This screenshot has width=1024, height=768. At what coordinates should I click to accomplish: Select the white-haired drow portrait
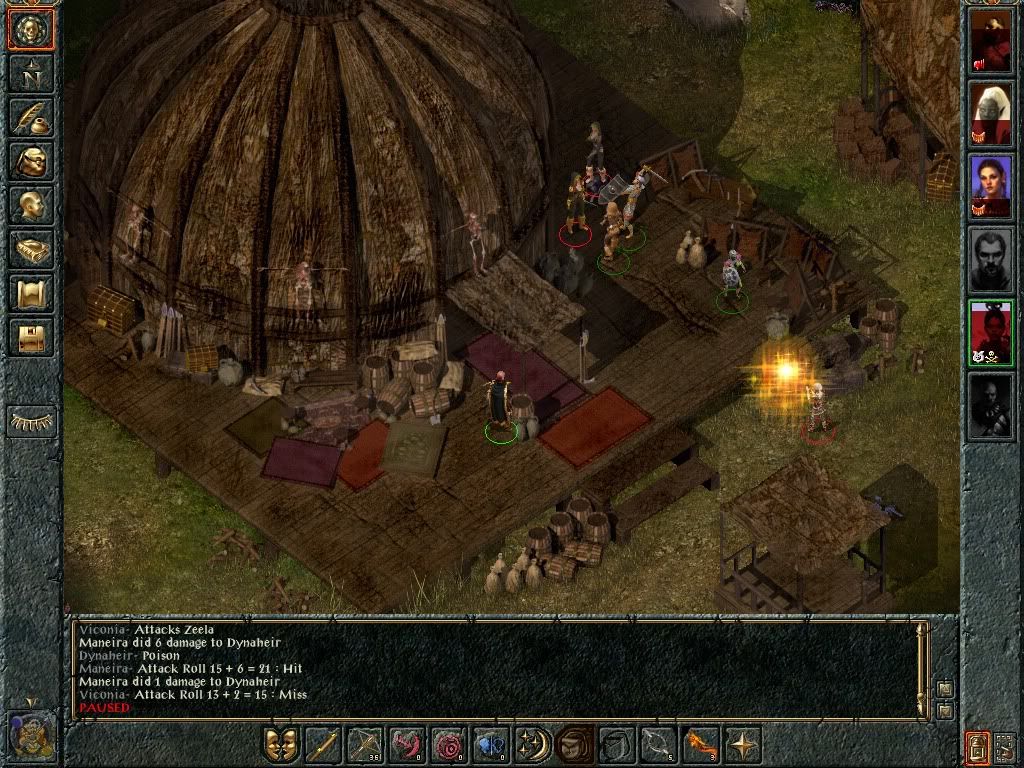pos(990,114)
